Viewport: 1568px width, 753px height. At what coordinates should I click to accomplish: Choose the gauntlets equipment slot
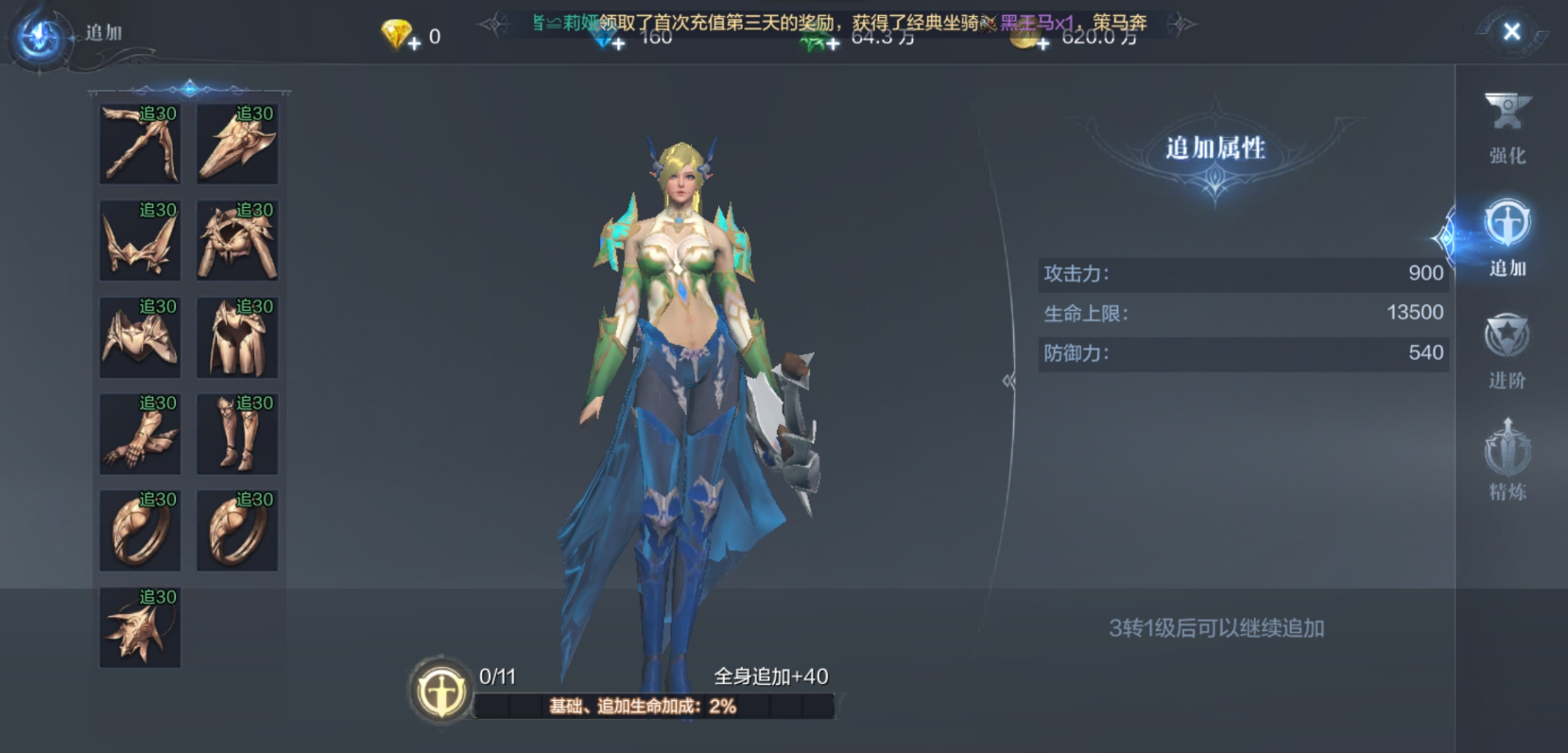click(140, 434)
